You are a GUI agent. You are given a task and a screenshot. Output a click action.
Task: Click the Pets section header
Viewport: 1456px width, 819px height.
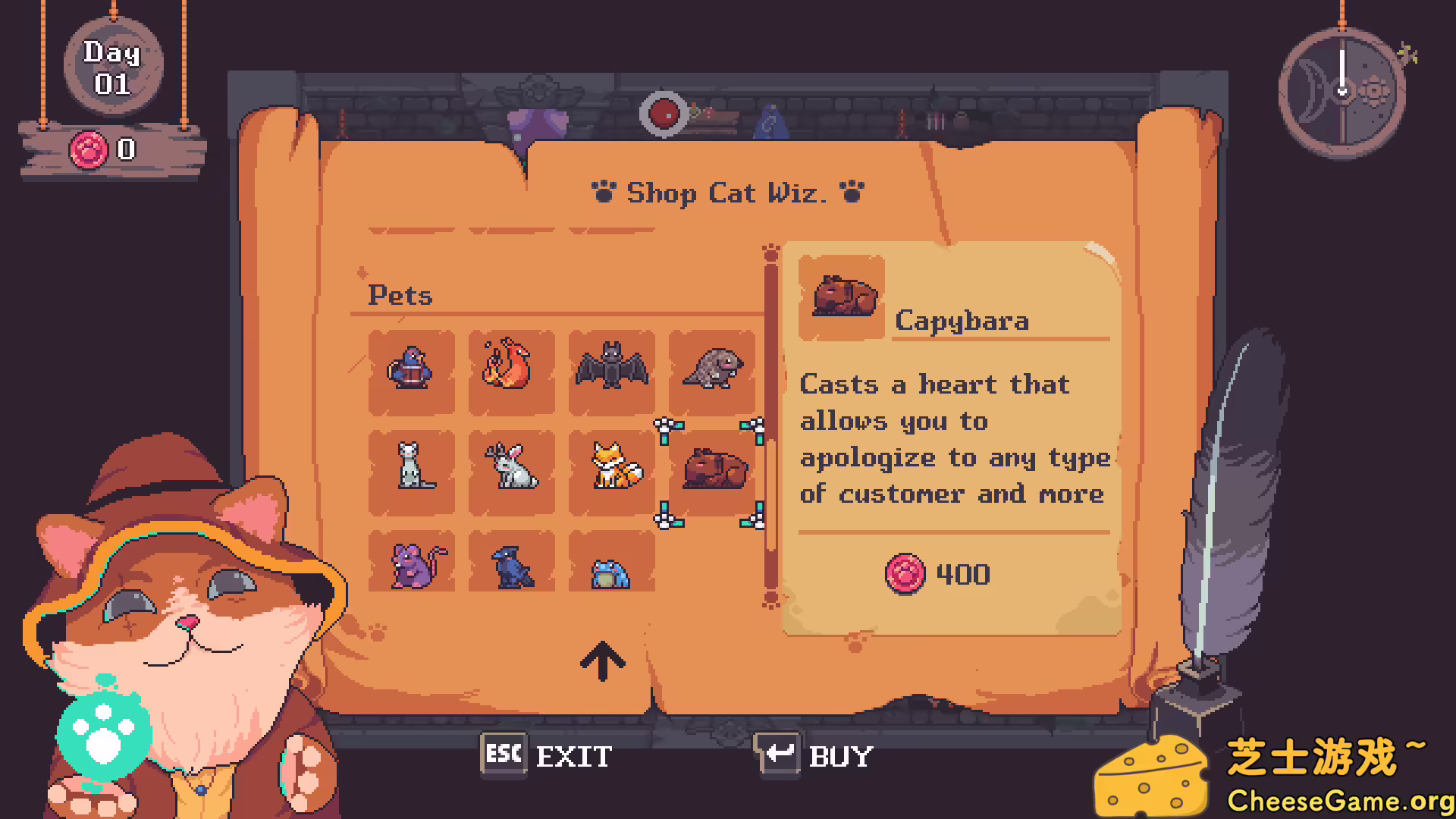pos(401,296)
